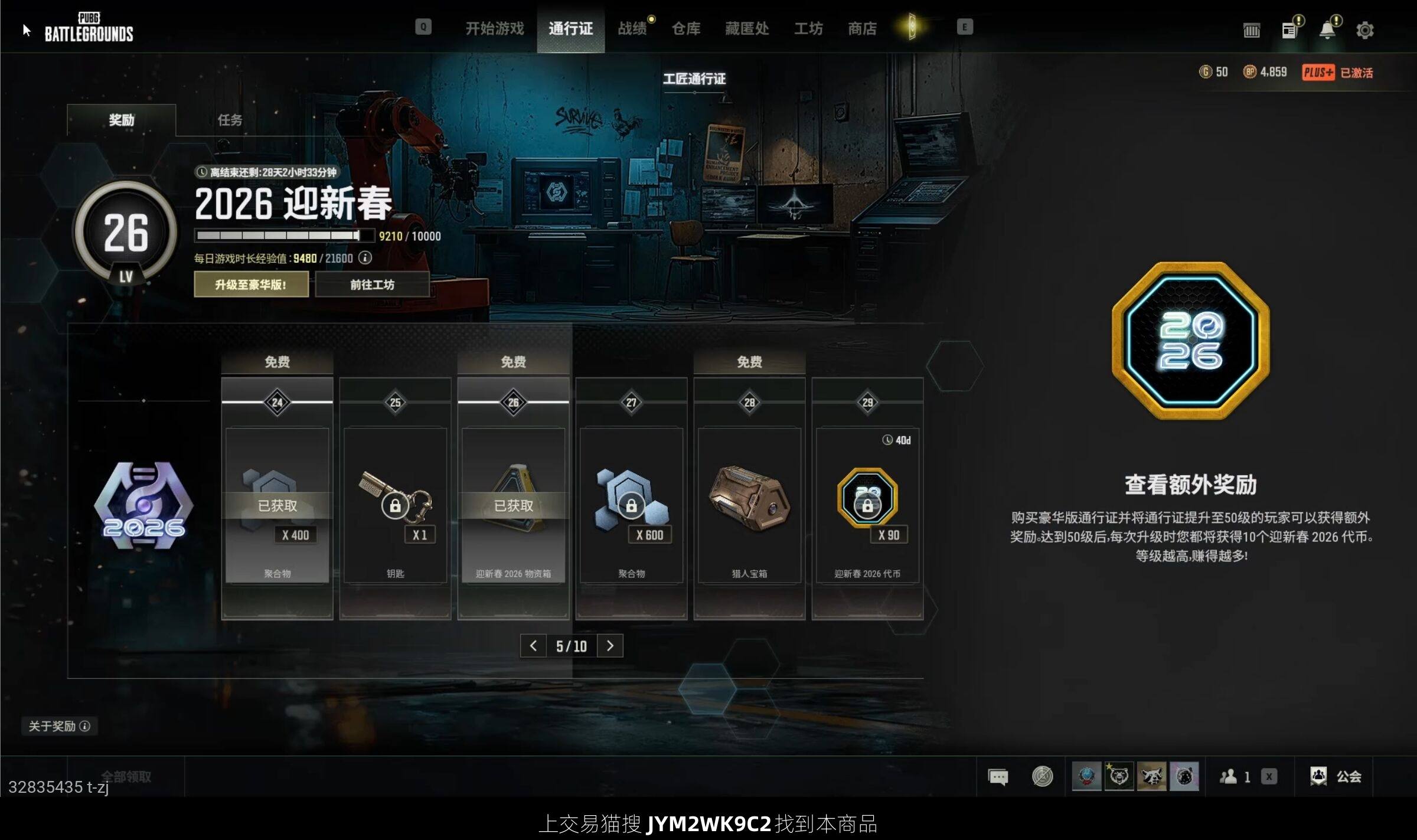Switch to the 任务 missions tab
The width and height of the screenshot is (1417, 840).
pyautogui.click(x=230, y=120)
